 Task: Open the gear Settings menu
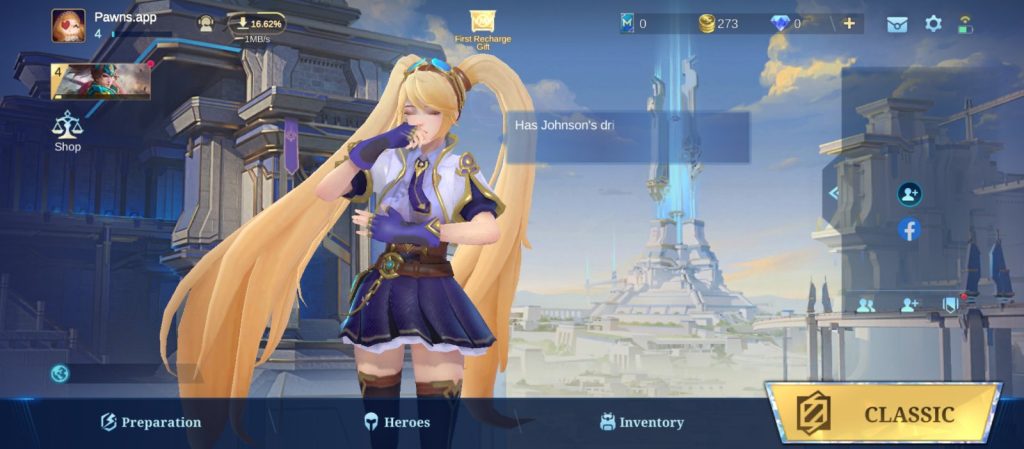(x=933, y=23)
